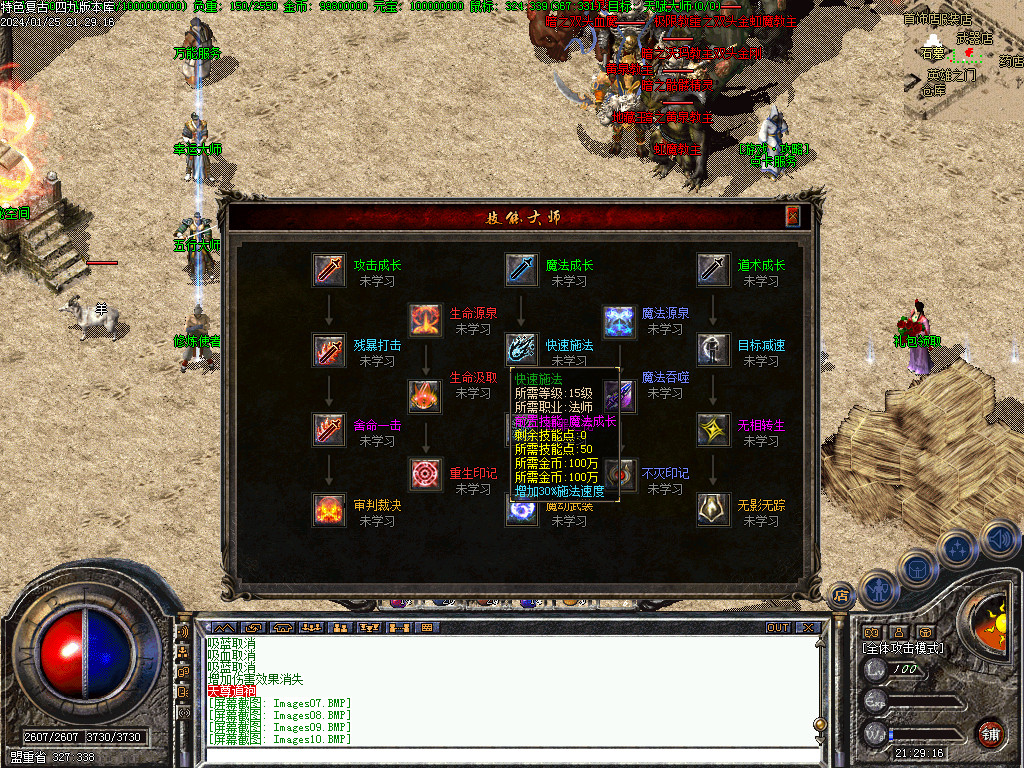Click the 审判裁决 fire skill icon
The width and height of the screenshot is (1024, 768).
(x=329, y=510)
